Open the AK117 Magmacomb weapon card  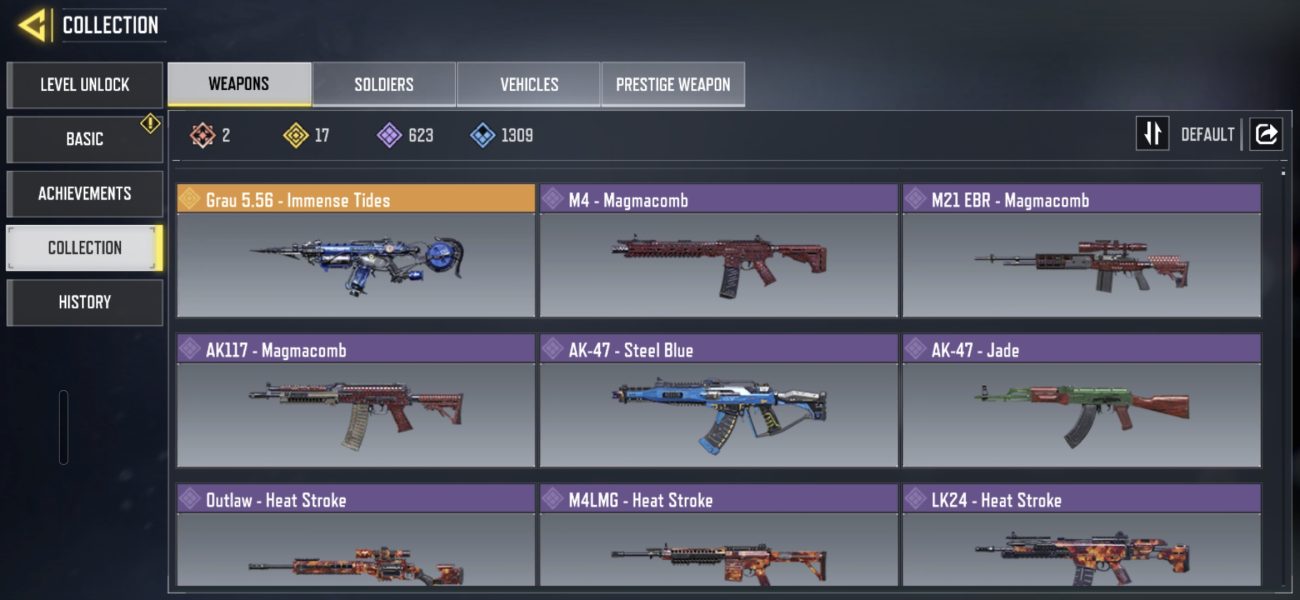tap(356, 401)
